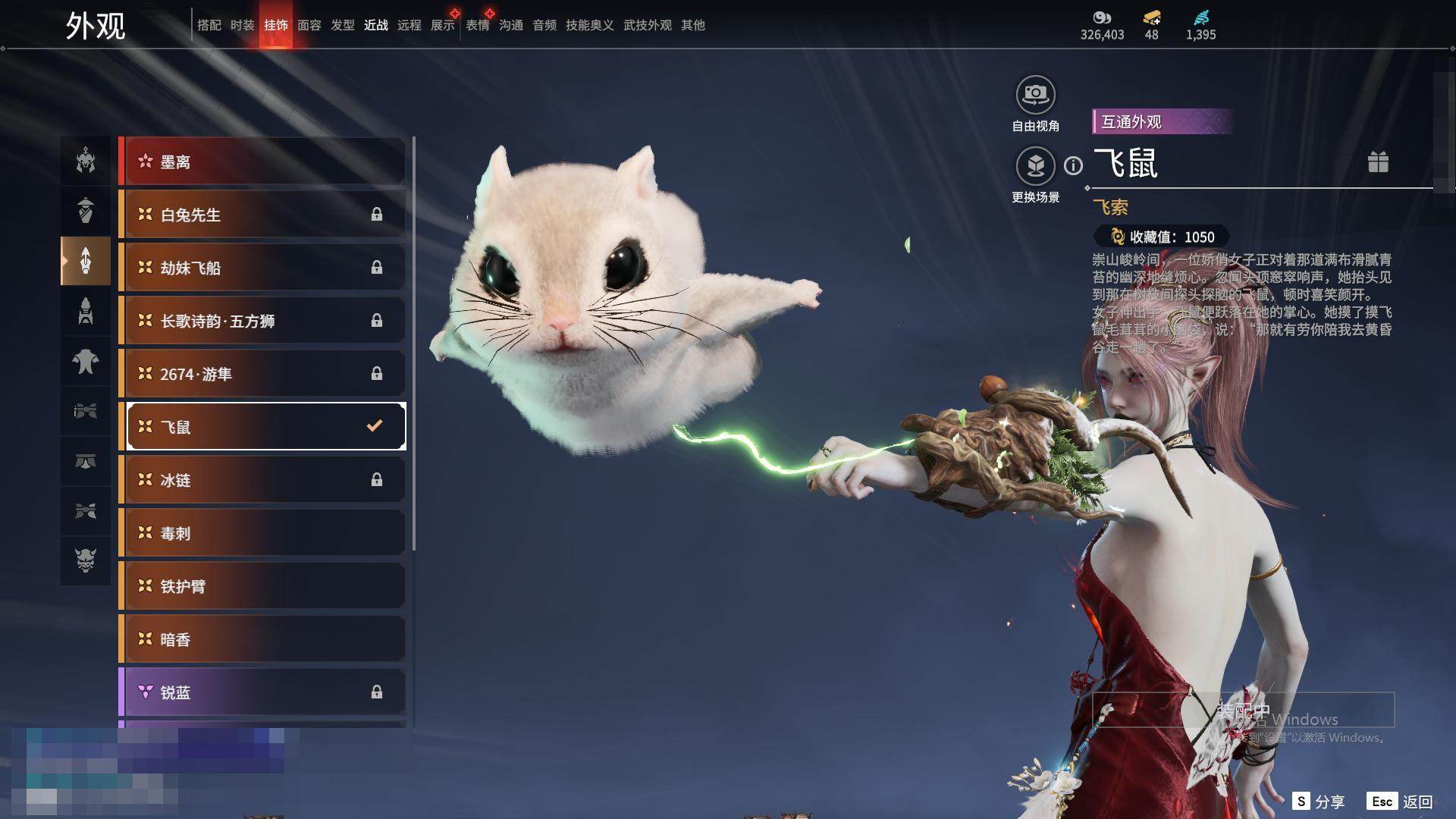The height and width of the screenshot is (819, 1456).
Task: Switch to the 技能奥义 tab
Action: pos(589,25)
